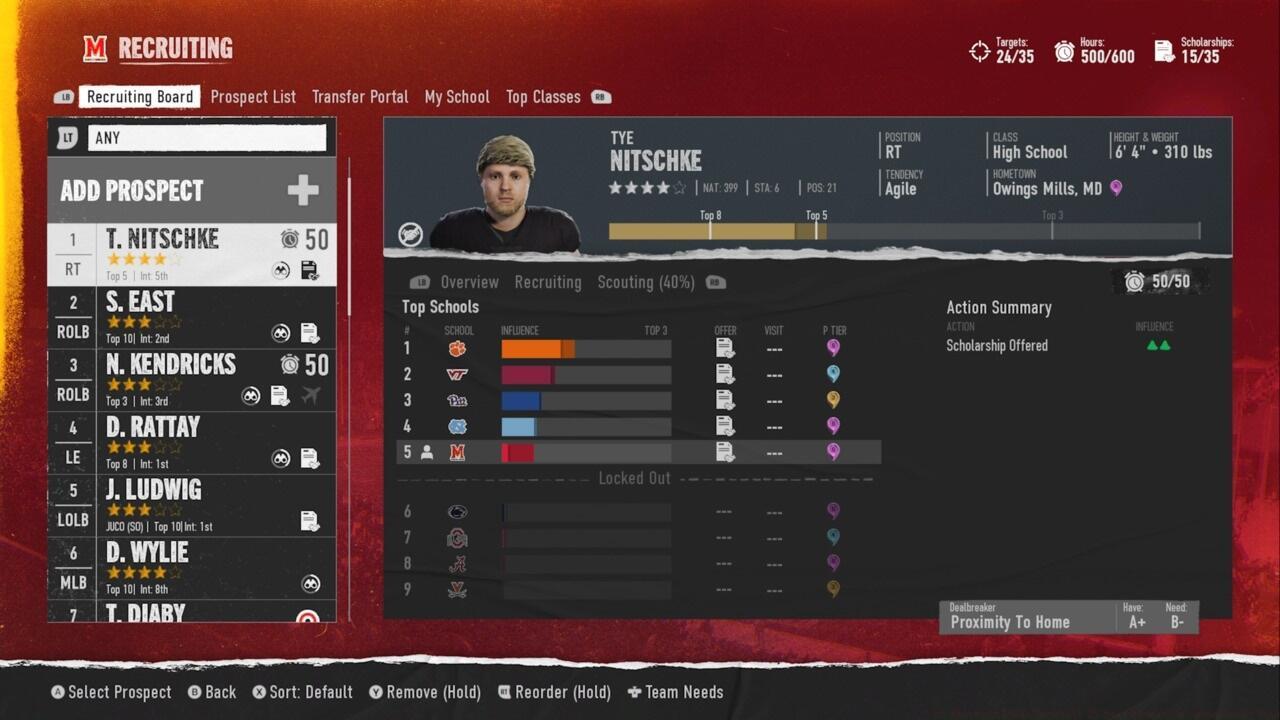Select the Maryland row in Top Schools
The image size is (1280, 720).
click(x=638, y=452)
